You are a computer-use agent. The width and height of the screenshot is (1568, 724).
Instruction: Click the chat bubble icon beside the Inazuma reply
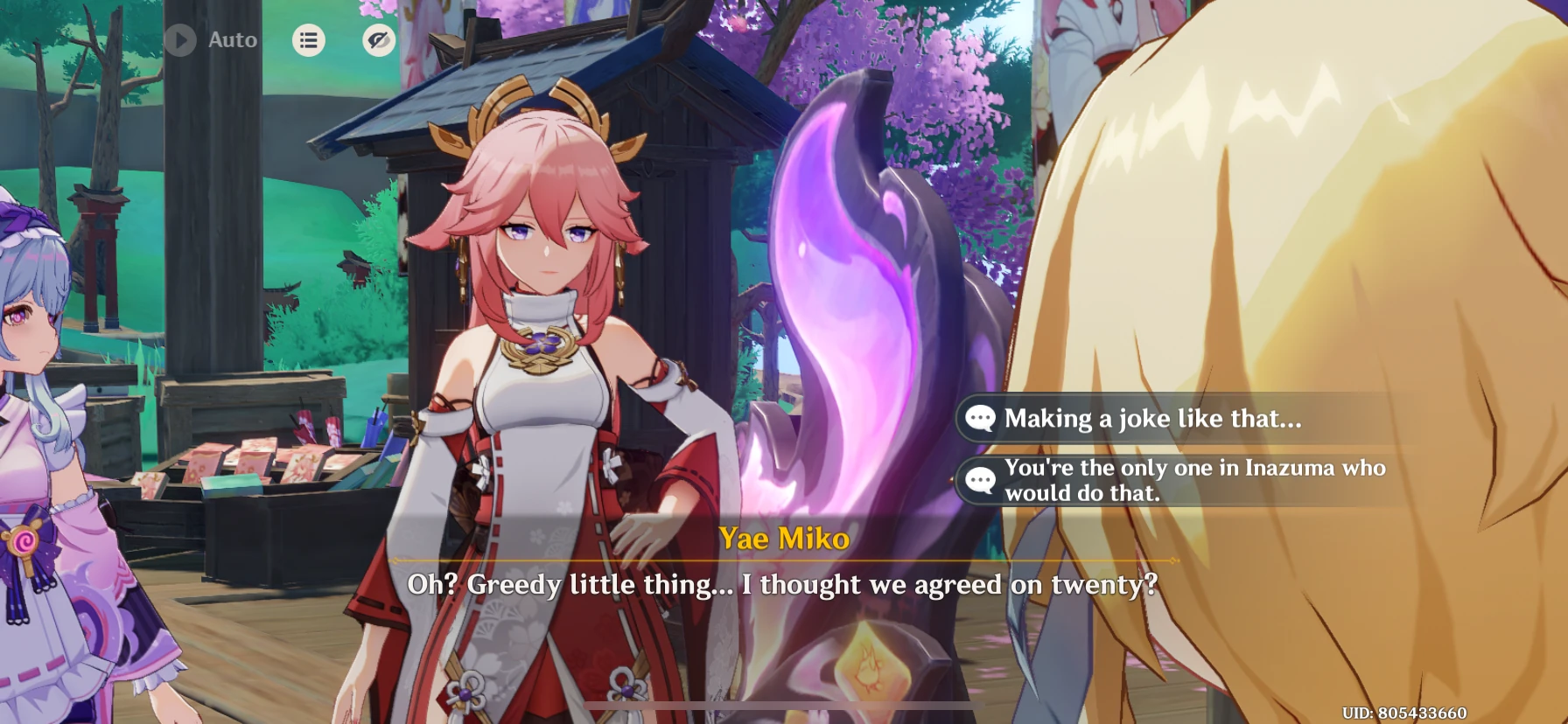tap(982, 479)
